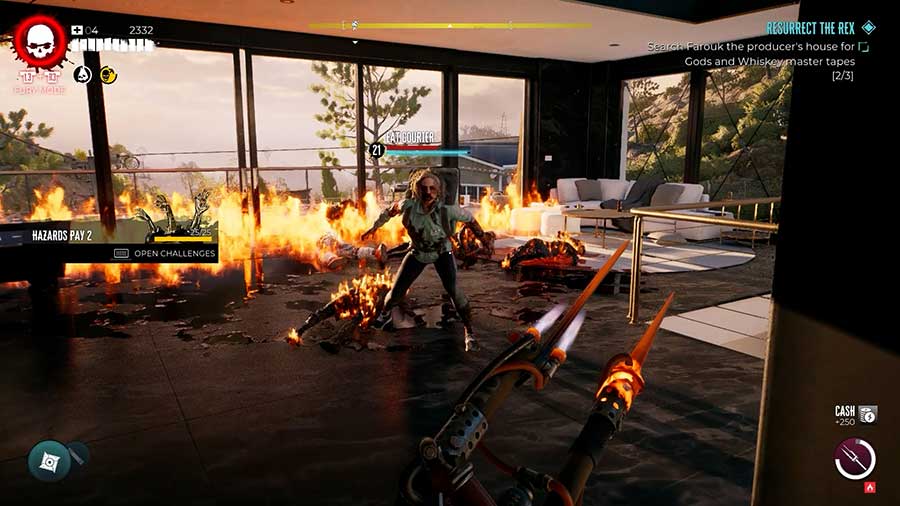This screenshot has width=900, height=506.
Task: Click the yellow compass bar
Action: coord(450,26)
